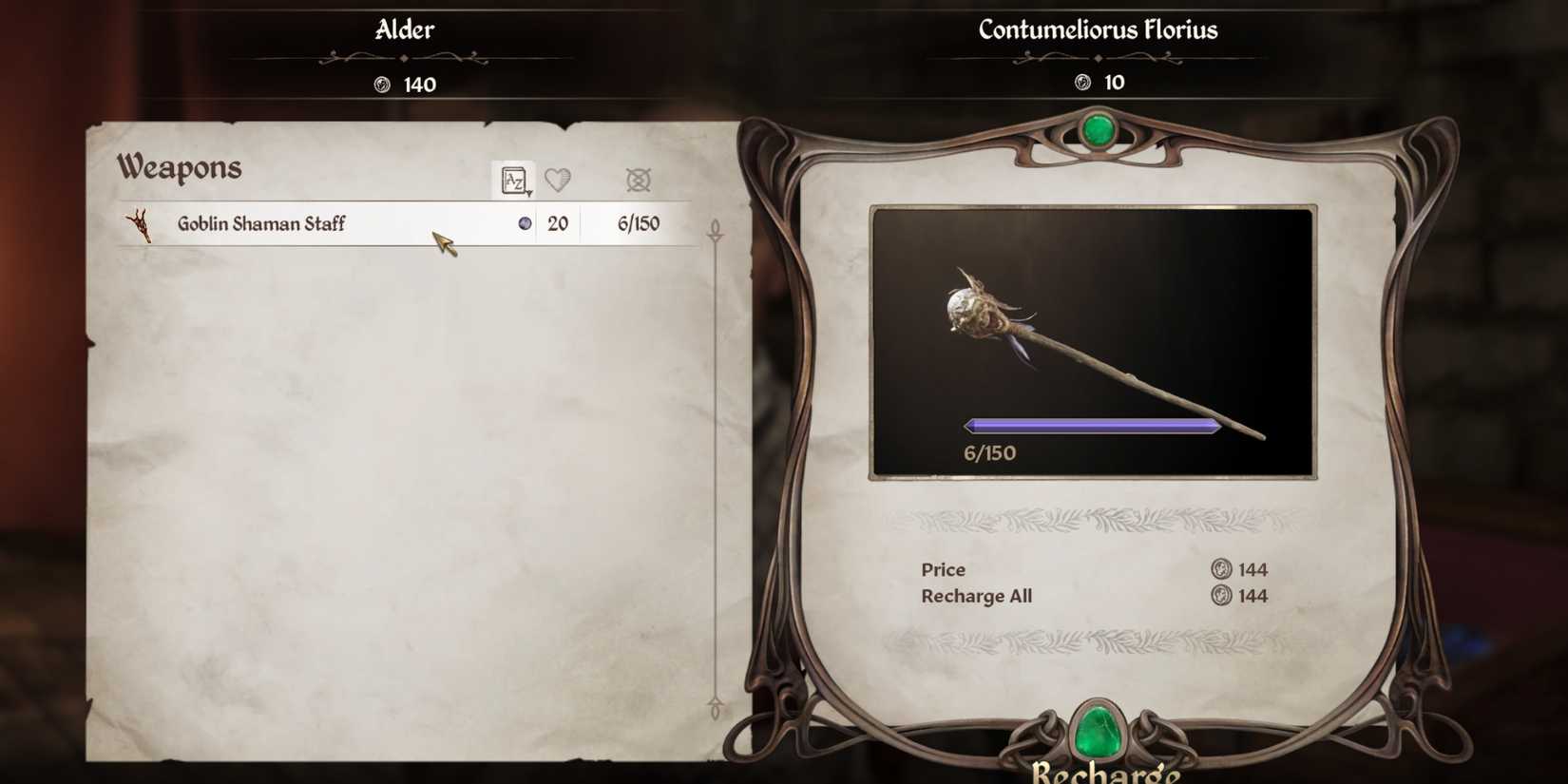Click the 6/150 charge progress bar
The width and height of the screenshot is (1568, 784).
point(1091,426)
